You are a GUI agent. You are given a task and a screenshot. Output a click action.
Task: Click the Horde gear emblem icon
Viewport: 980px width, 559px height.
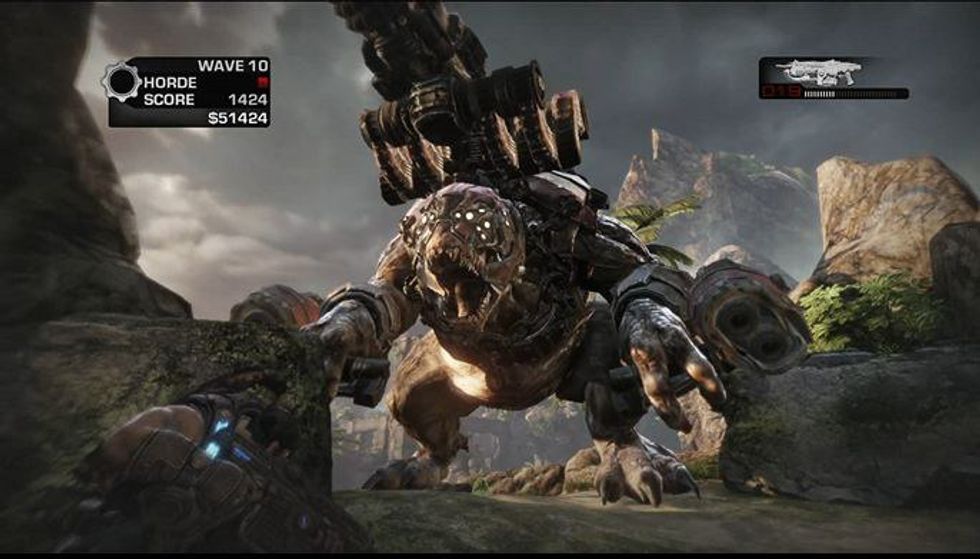pos(120,81)
